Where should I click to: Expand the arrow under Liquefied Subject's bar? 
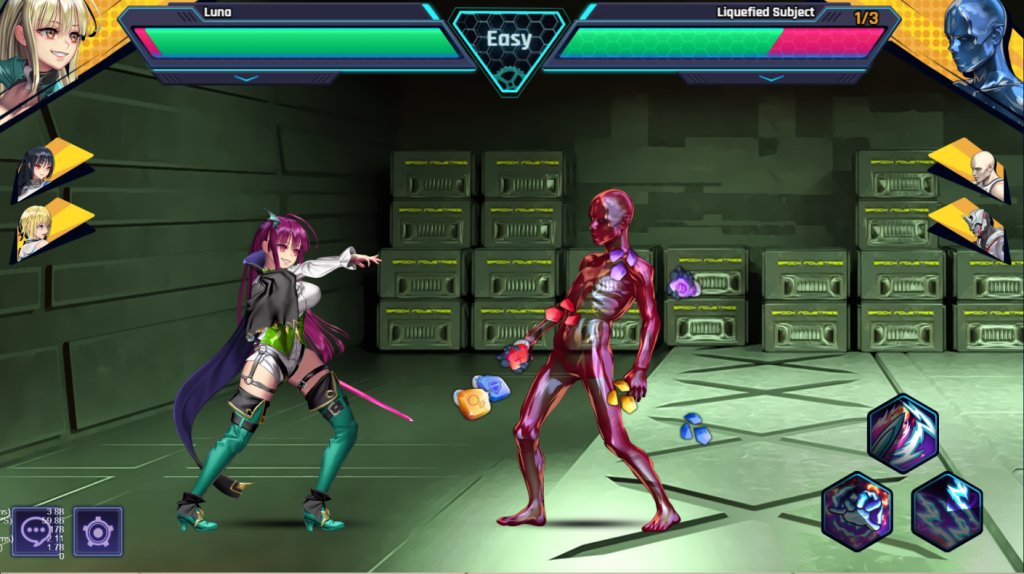(770, 77)
